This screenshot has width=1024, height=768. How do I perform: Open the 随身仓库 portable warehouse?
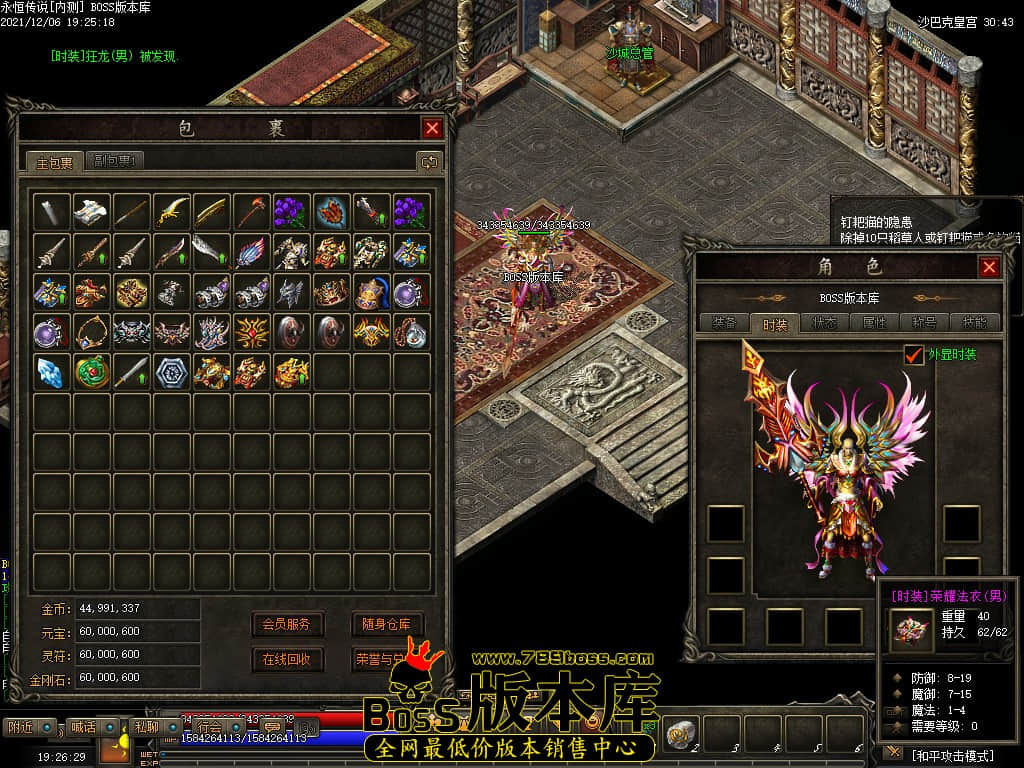pos(386,624)
